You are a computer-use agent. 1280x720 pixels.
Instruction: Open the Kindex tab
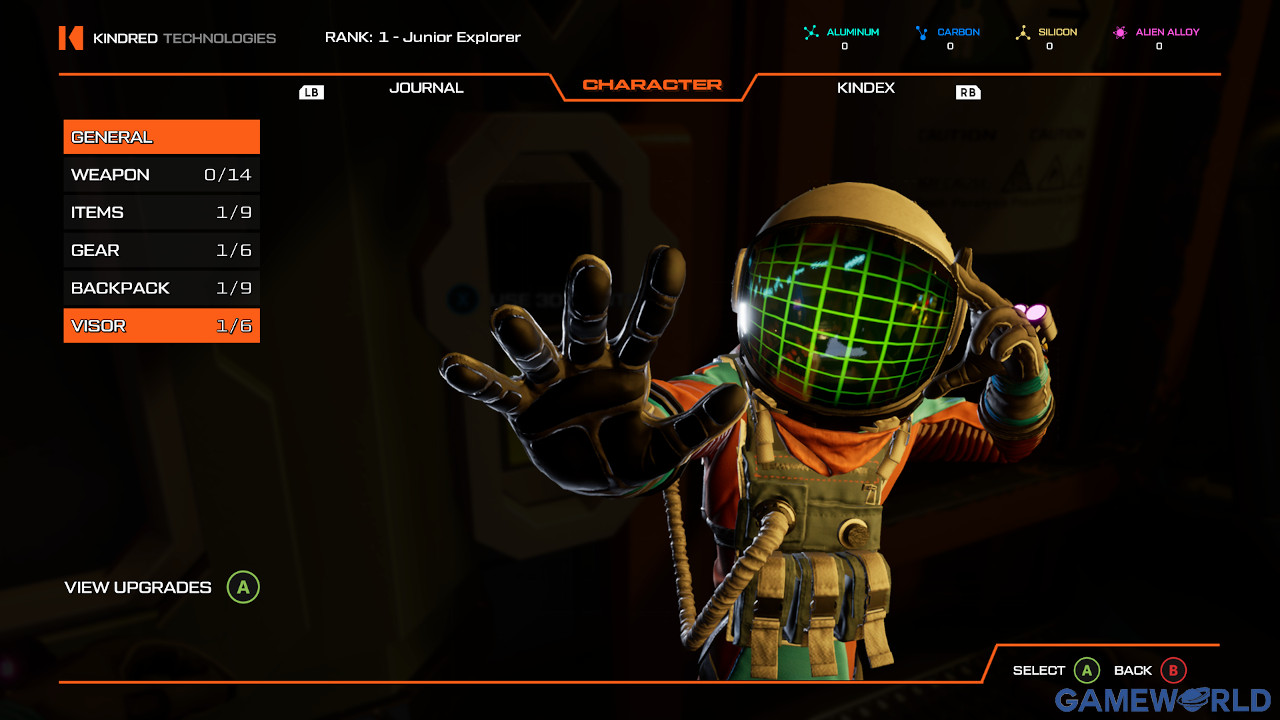coord(866,88)
